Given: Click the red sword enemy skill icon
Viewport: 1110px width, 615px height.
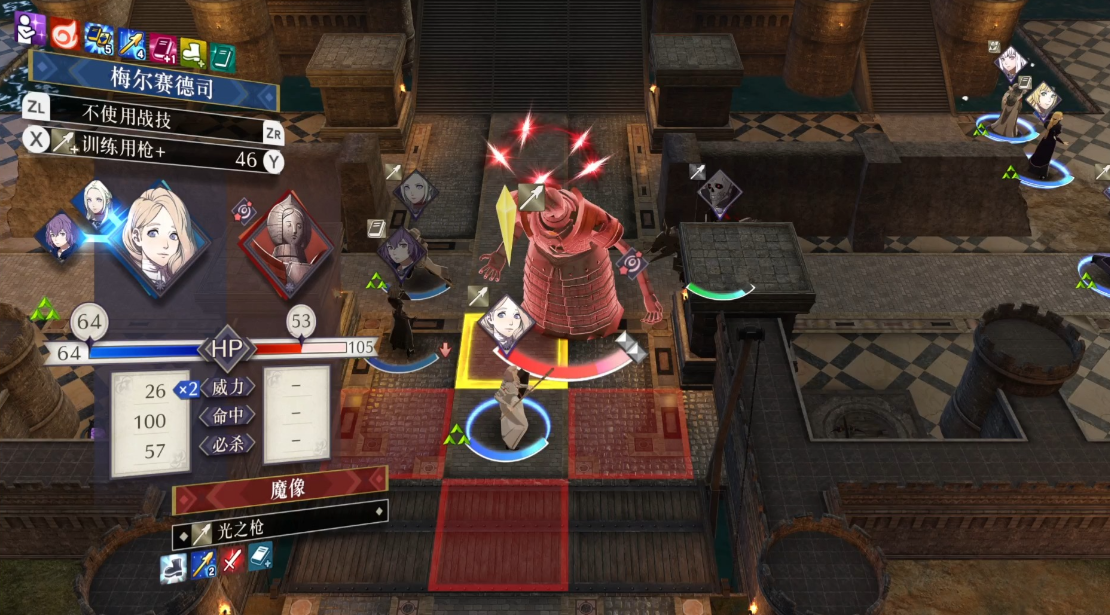Looking at the screenshot, I should tap(232, 559).
